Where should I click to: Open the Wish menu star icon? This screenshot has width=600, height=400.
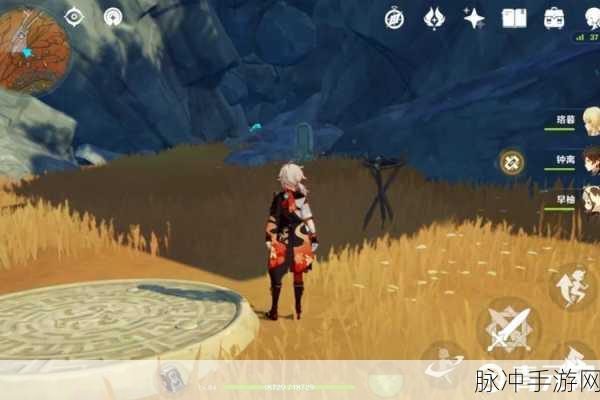tap(434, 16)
